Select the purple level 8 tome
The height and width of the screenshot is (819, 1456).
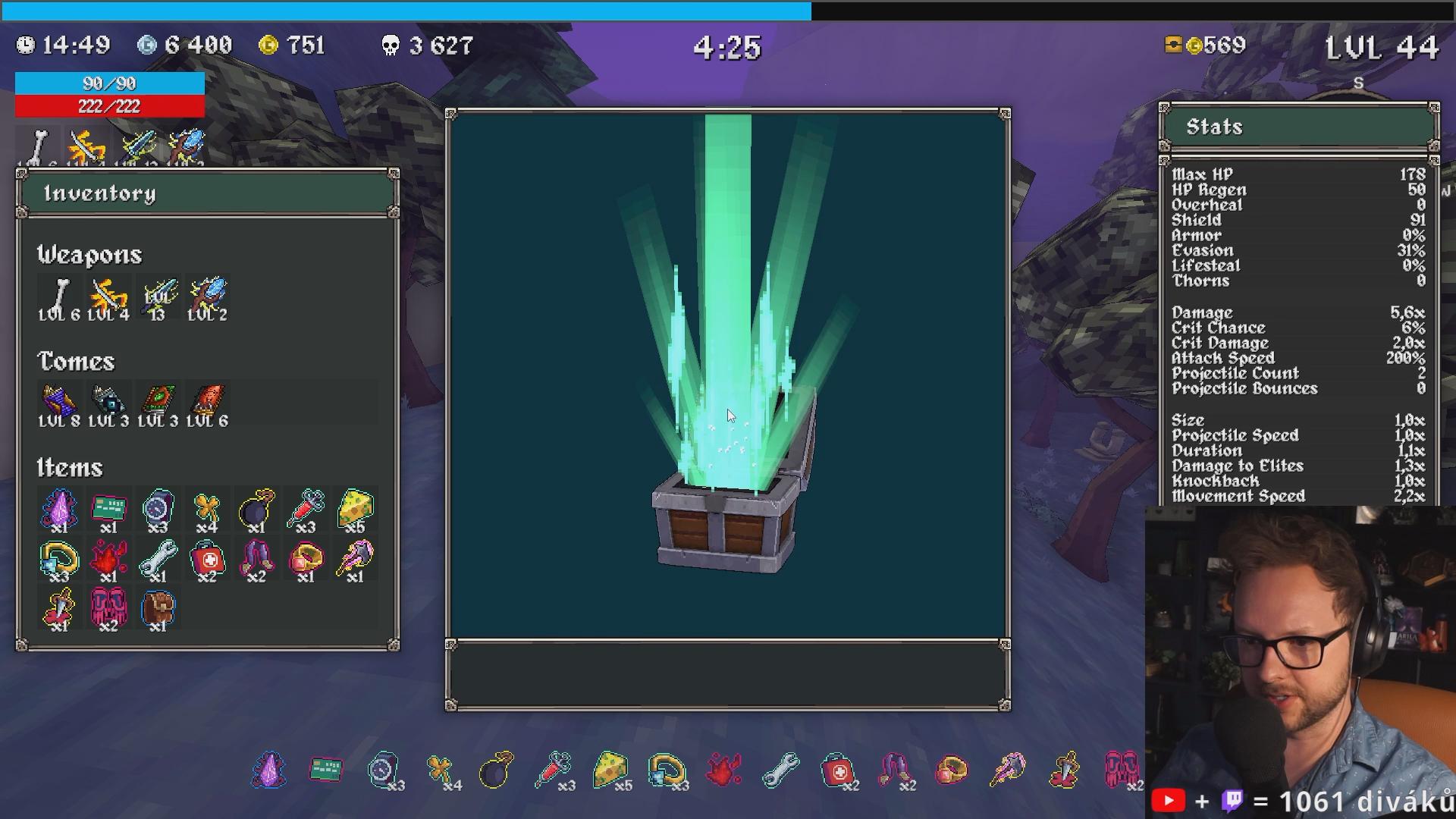(59, 403)
